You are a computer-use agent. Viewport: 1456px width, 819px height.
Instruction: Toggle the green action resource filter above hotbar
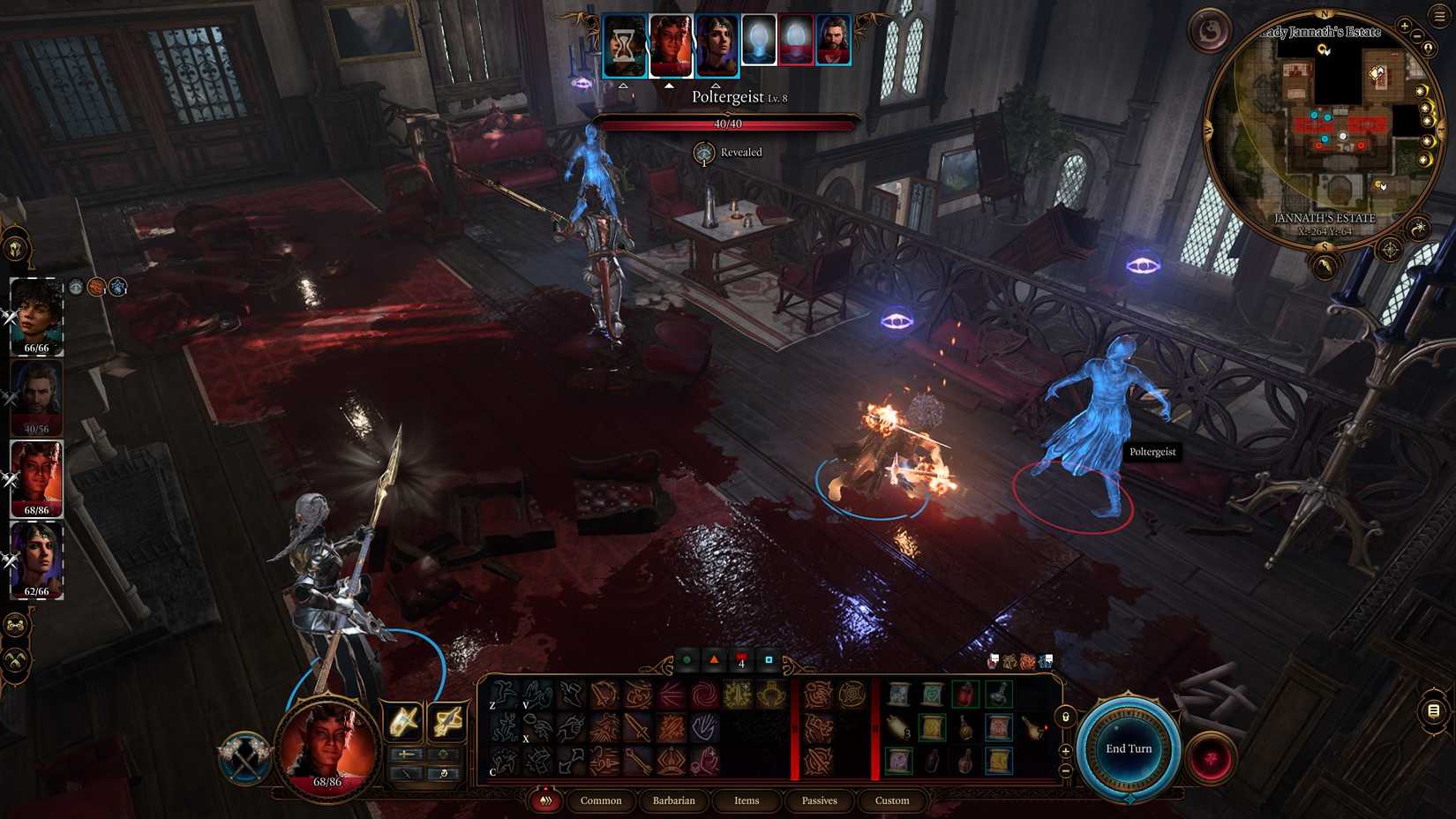point(687,659)
